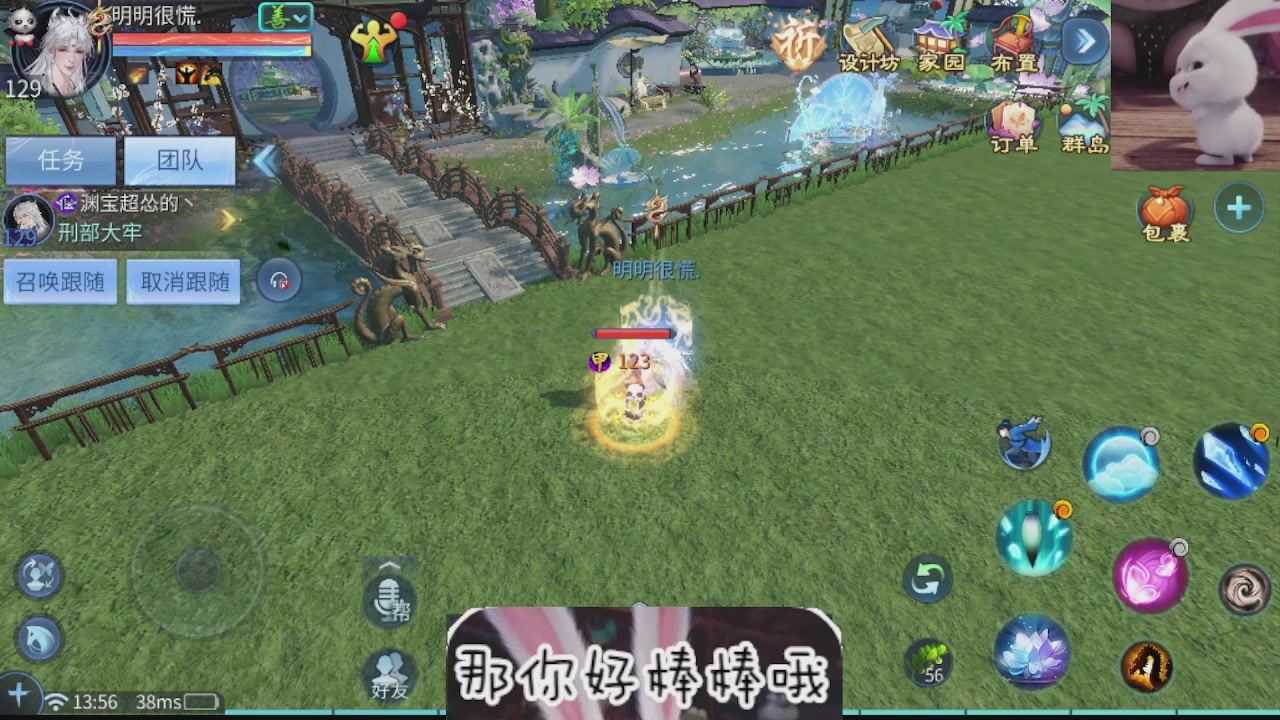The image size is (1280, 720).
Task: Toggle the headset voice chat icon
Action: pos(279,280)
